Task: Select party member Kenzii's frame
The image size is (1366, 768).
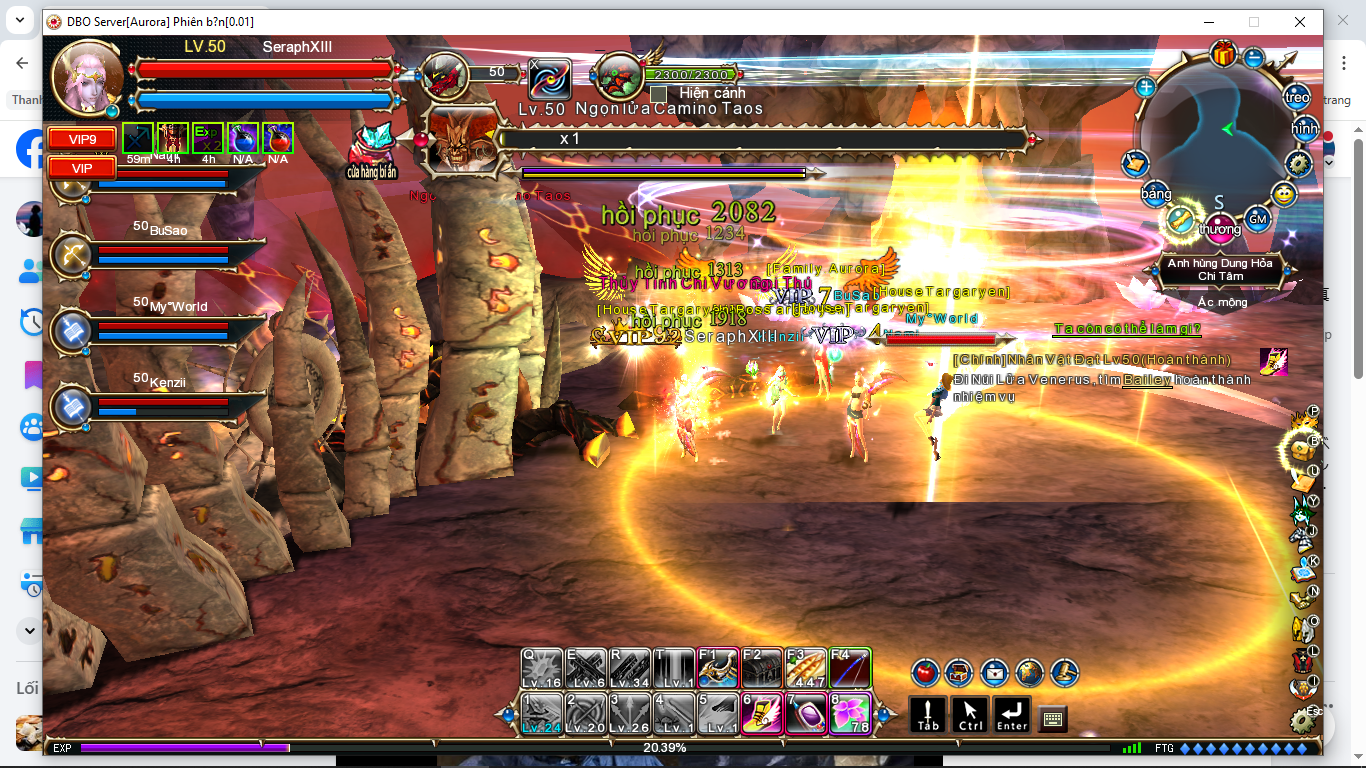Action: click(x=160, y=404)
